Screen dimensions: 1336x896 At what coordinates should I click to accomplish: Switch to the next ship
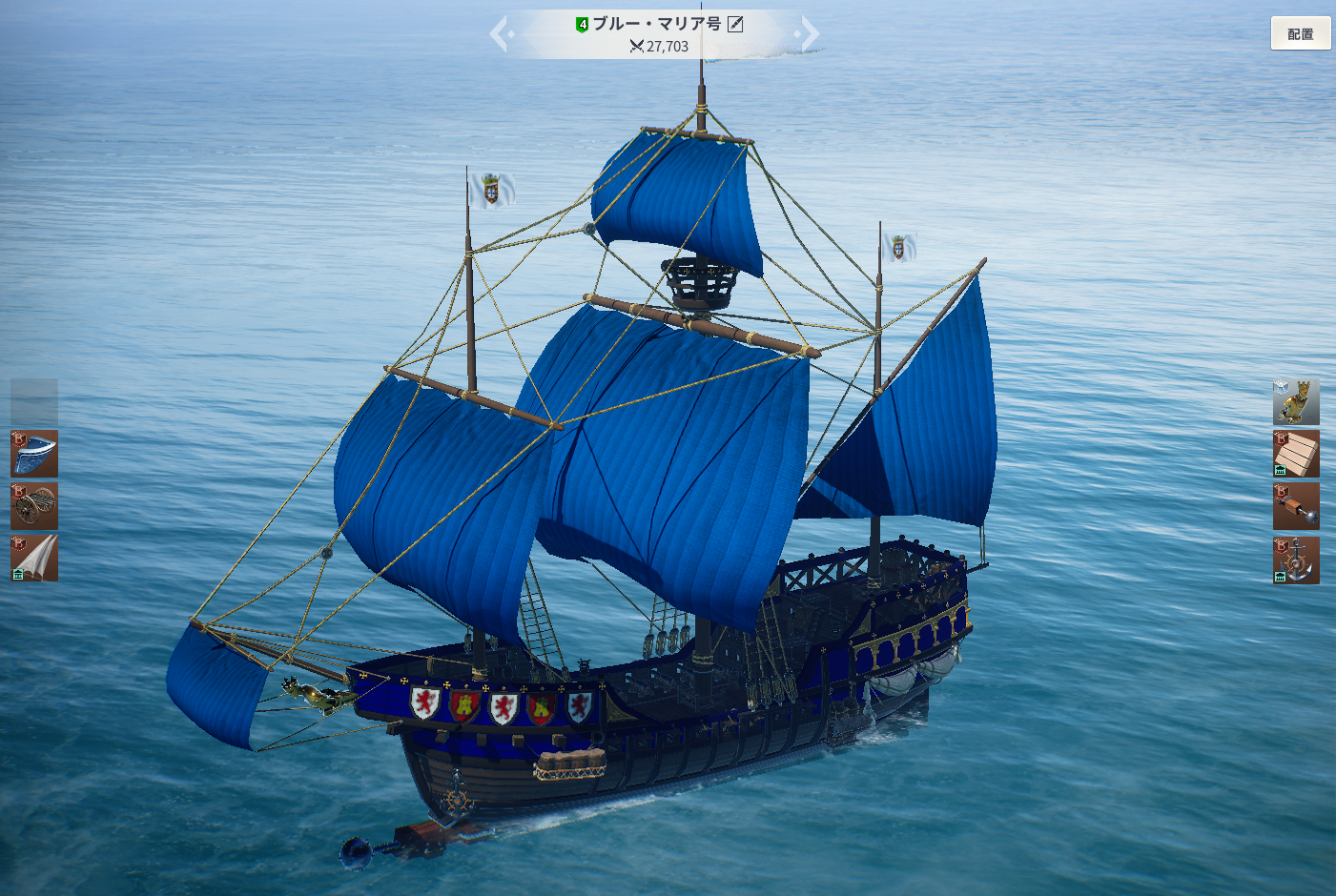pyautogui.click(x=808, y=34)
